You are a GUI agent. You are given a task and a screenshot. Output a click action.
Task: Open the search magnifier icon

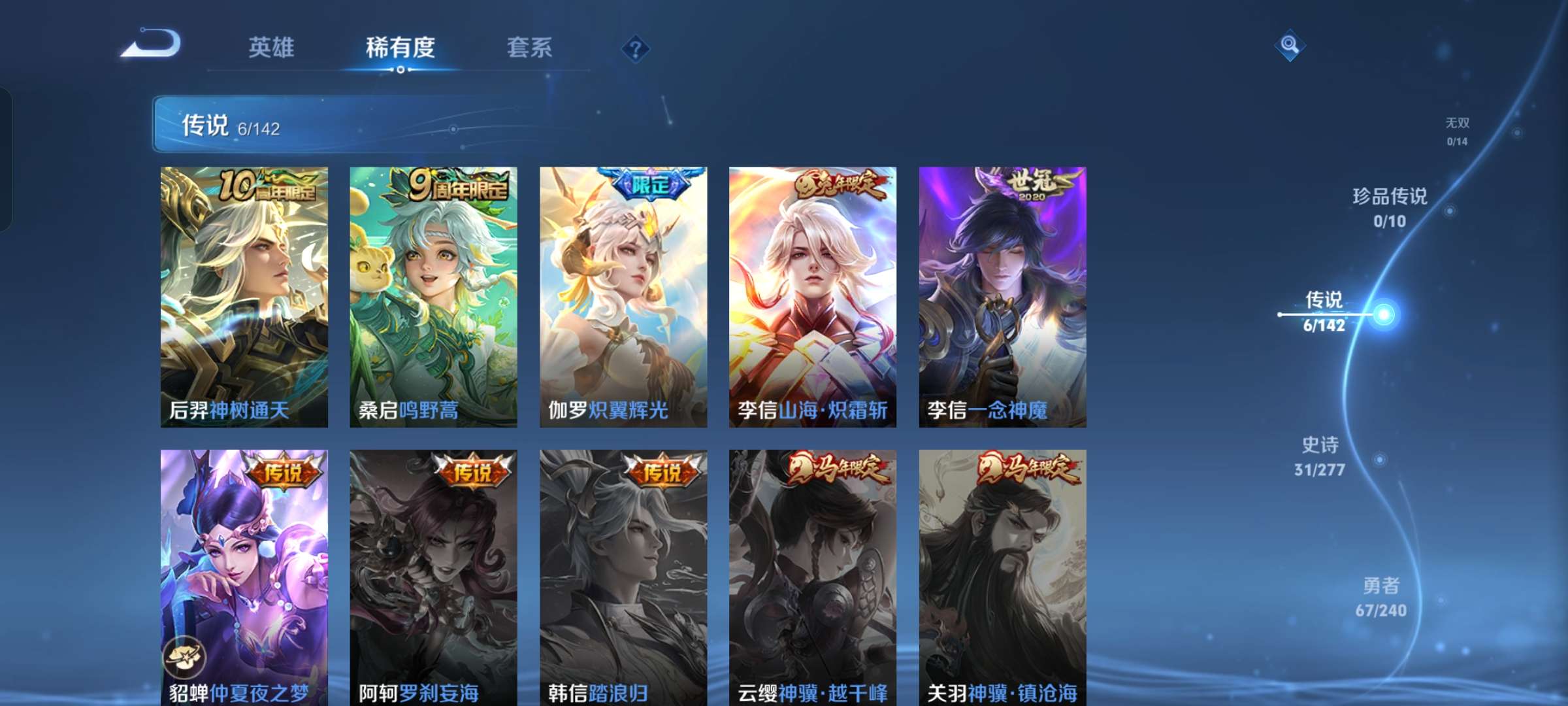pos(1290,46)
